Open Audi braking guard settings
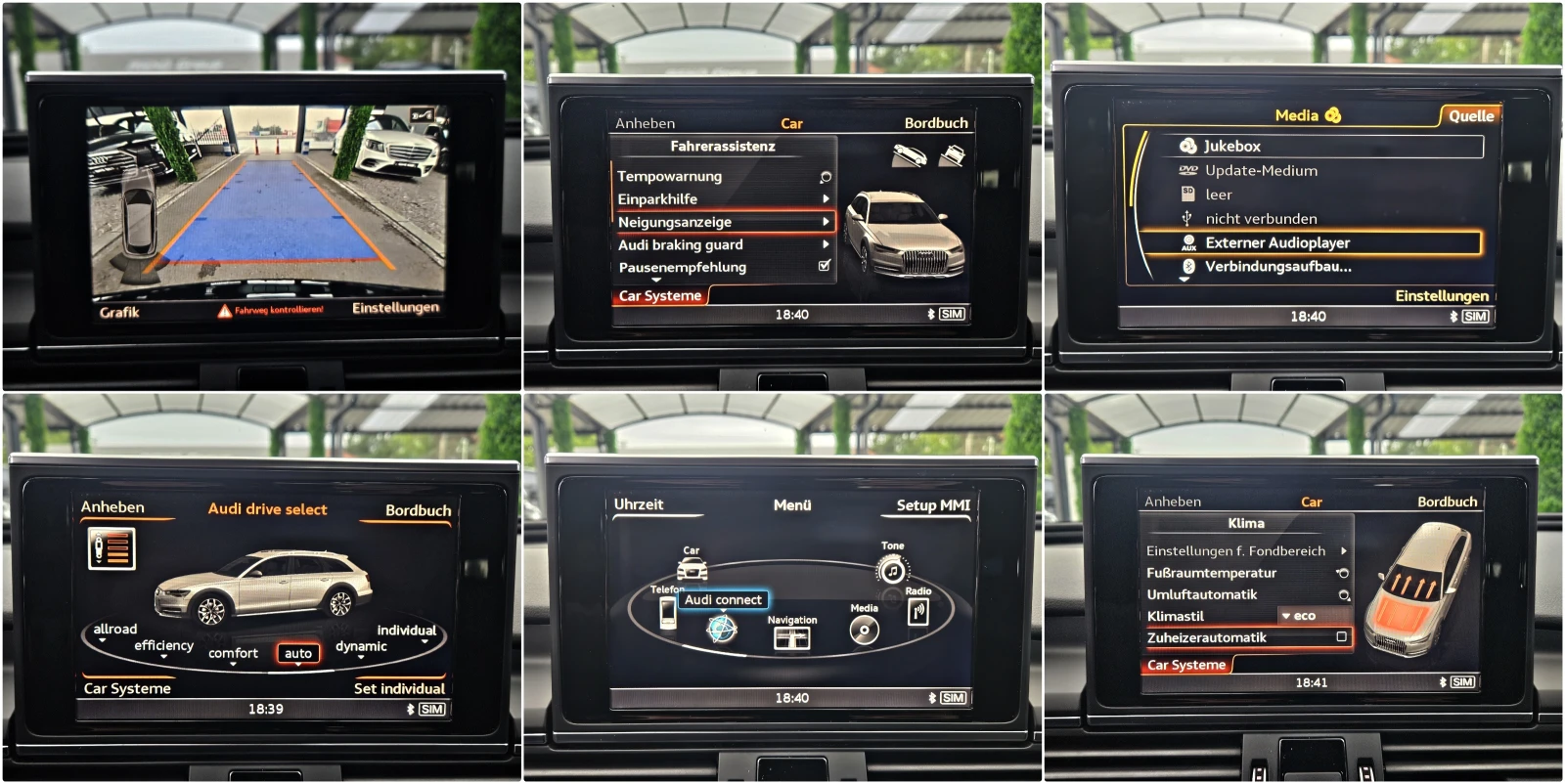This screenshot has width=1565, height=784. [681, 245]
